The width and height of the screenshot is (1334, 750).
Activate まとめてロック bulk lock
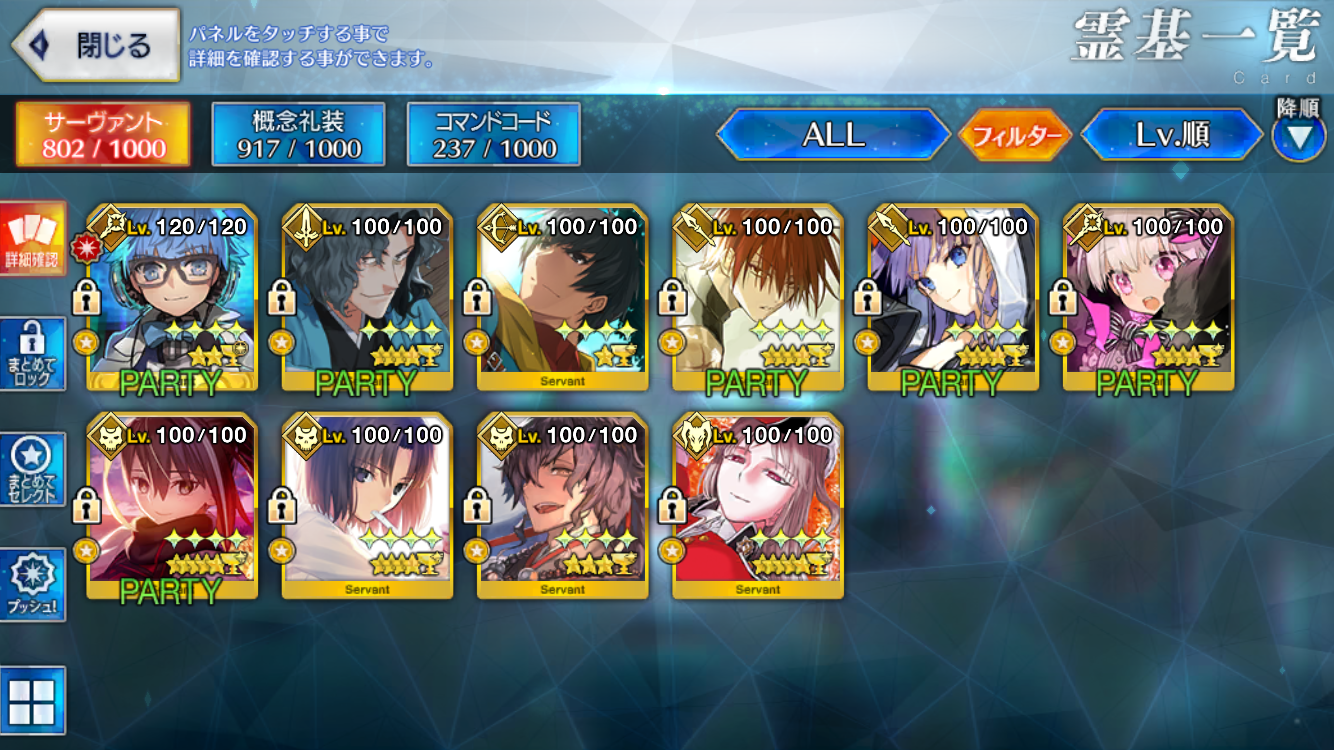click(32, 354)
